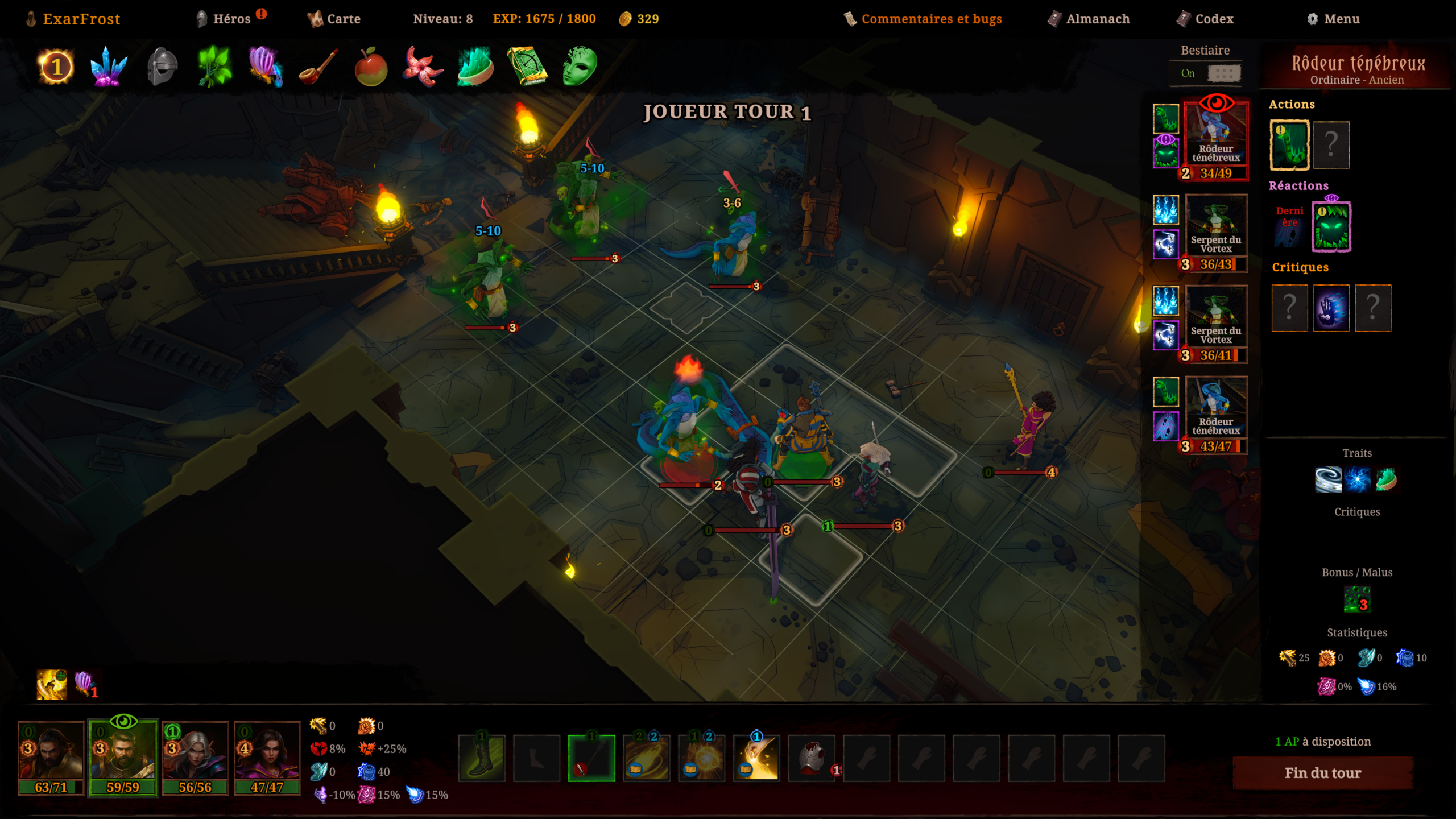Screen dimensions: 1456x819
Task: Activate the glowing hand light spell
Action: tap(756, 758)
